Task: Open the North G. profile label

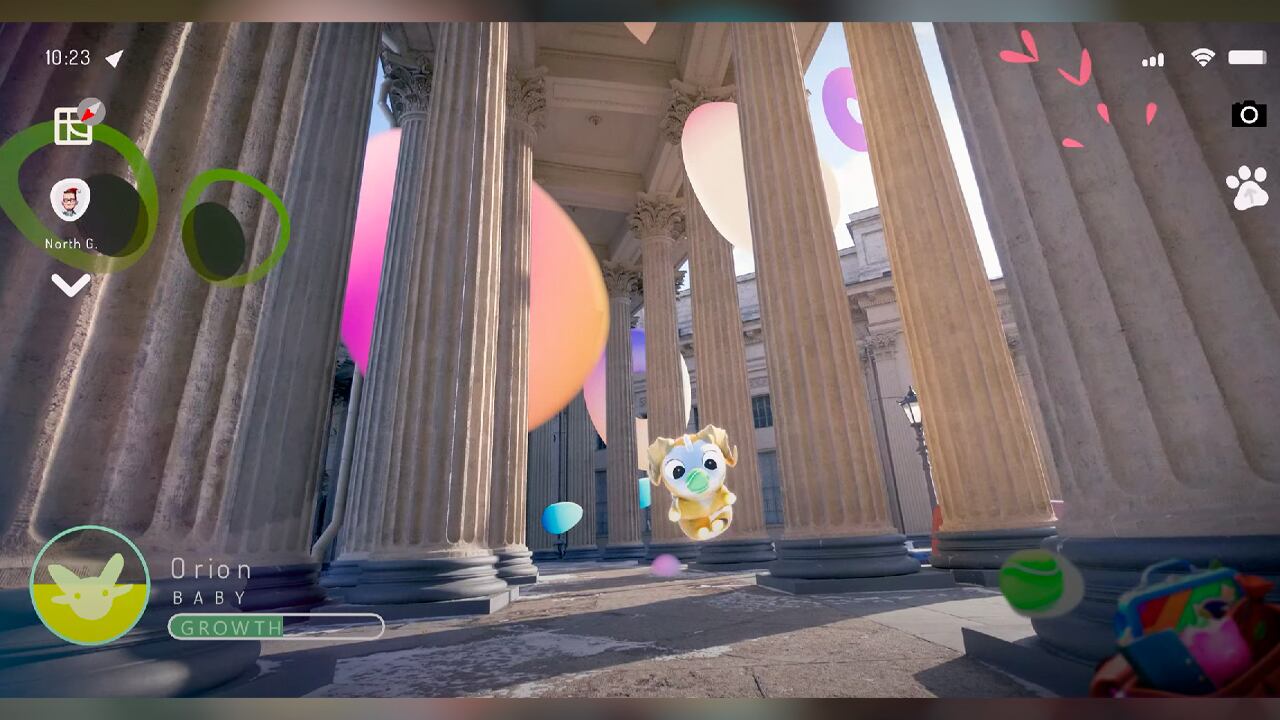Action: click(x=70, y=243)
